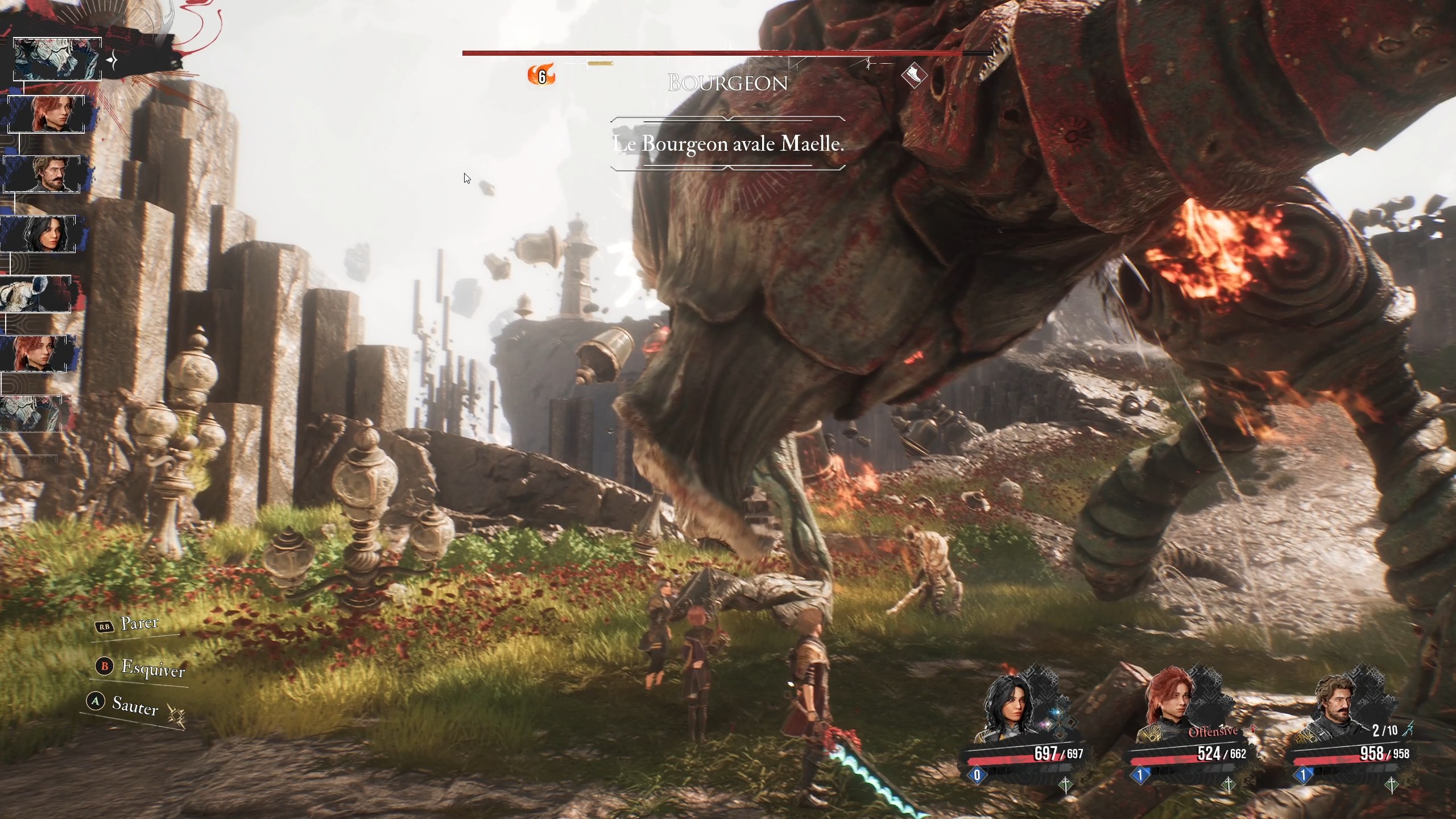Click the white diamond icon beside the Bourgeon name
Screen dimensions: 1456x819
(914, 75)
